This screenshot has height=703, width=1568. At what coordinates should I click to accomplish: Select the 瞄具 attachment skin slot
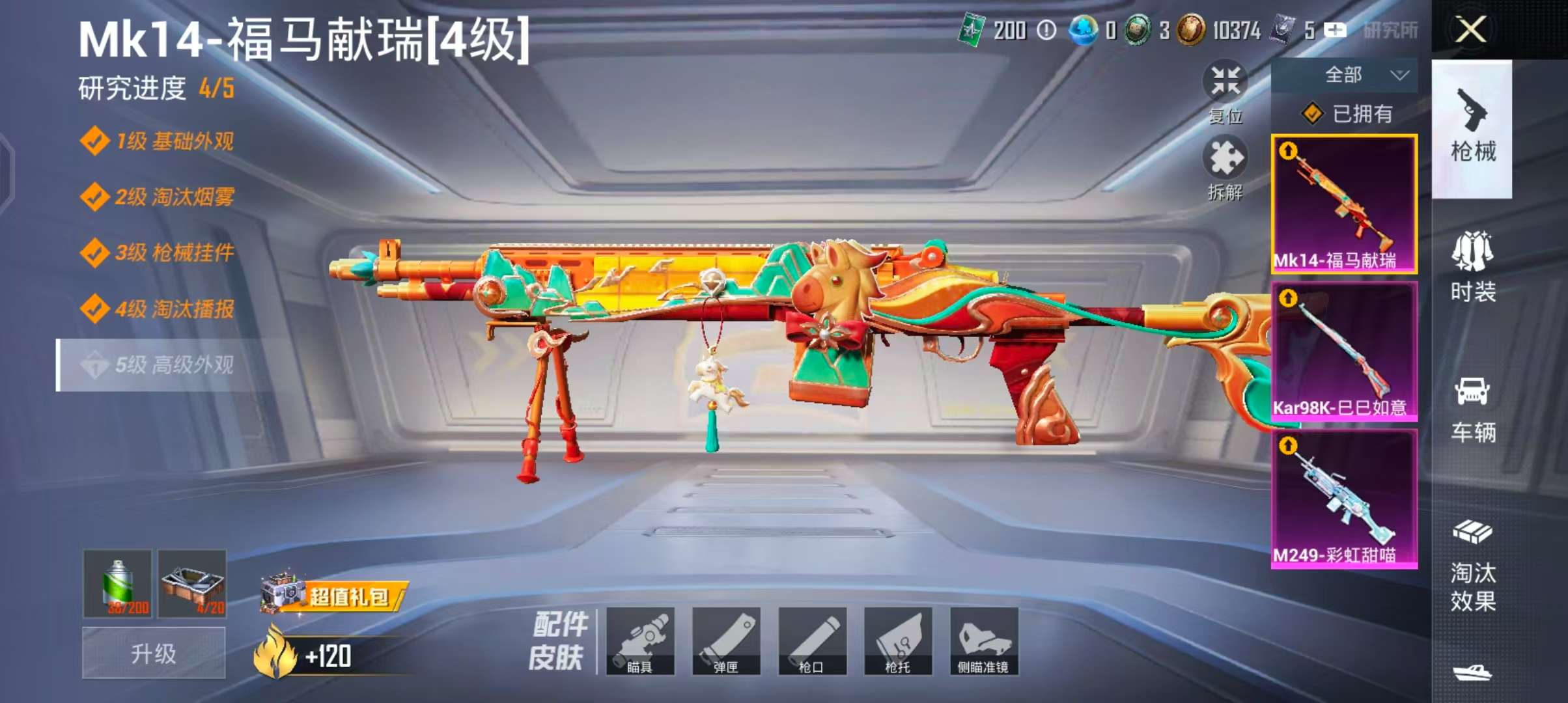[x=640, y=641]
